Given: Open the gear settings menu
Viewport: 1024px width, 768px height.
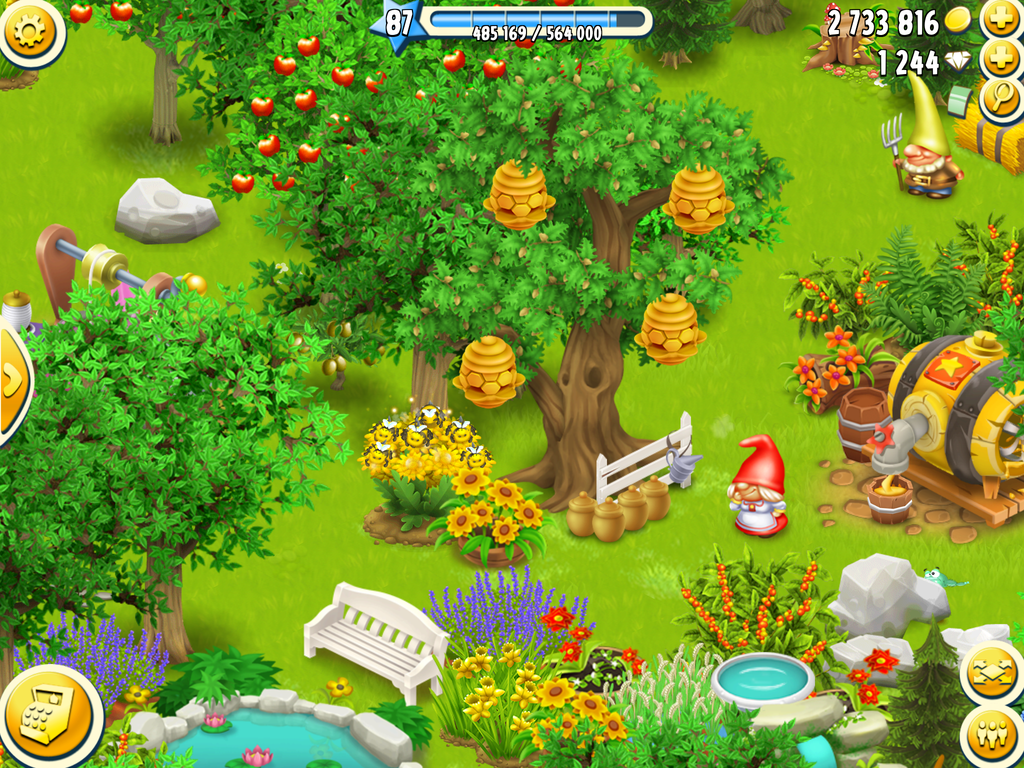Looking at the screenshot, I should [29, 32].
